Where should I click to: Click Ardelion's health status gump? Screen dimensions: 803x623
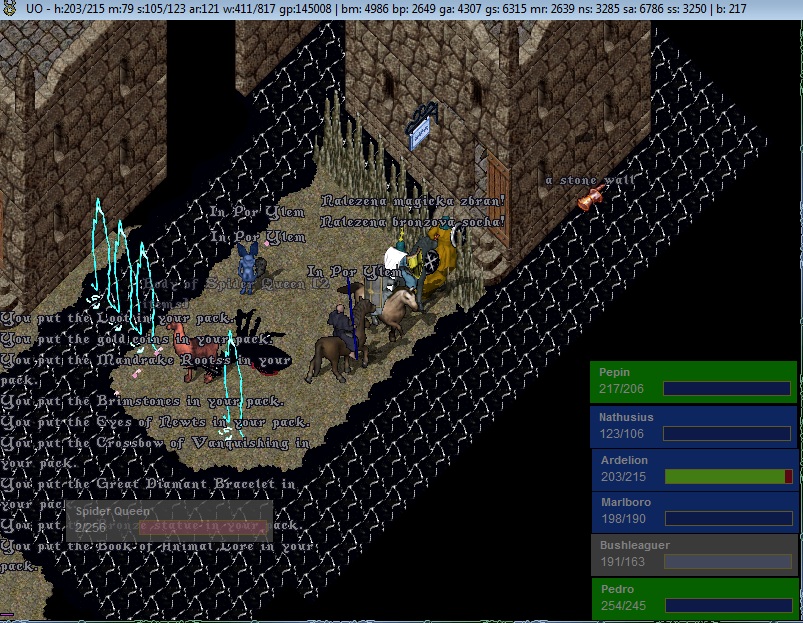click(693, 468)
